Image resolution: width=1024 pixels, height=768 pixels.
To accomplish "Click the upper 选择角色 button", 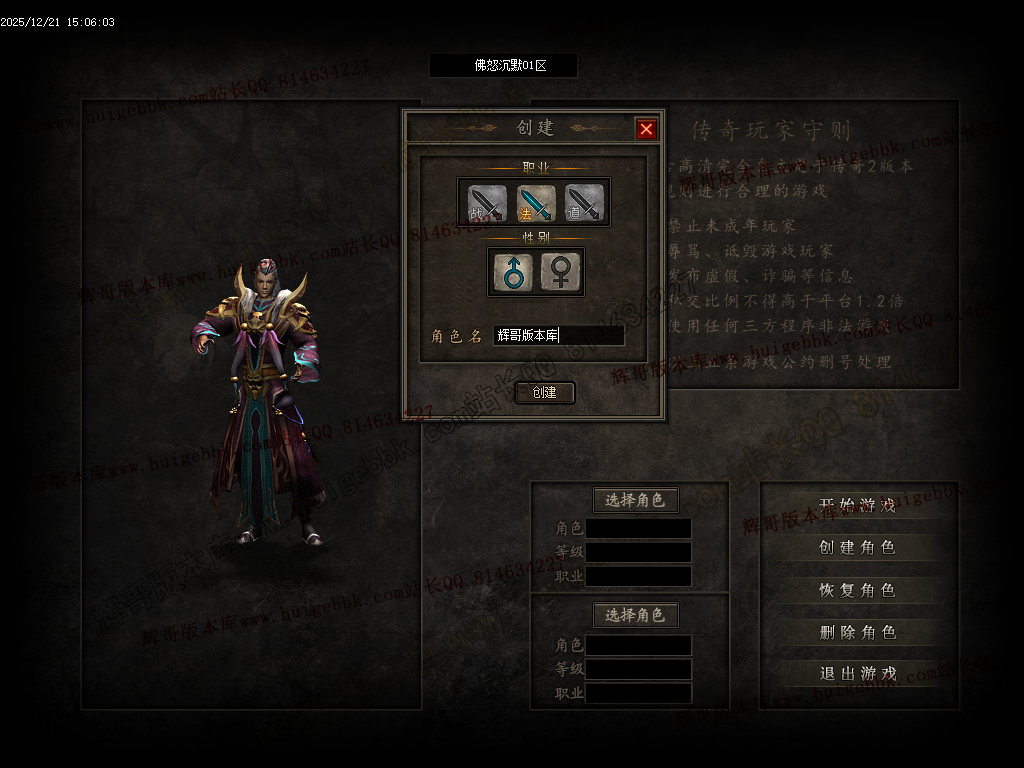I will (636, 500).
